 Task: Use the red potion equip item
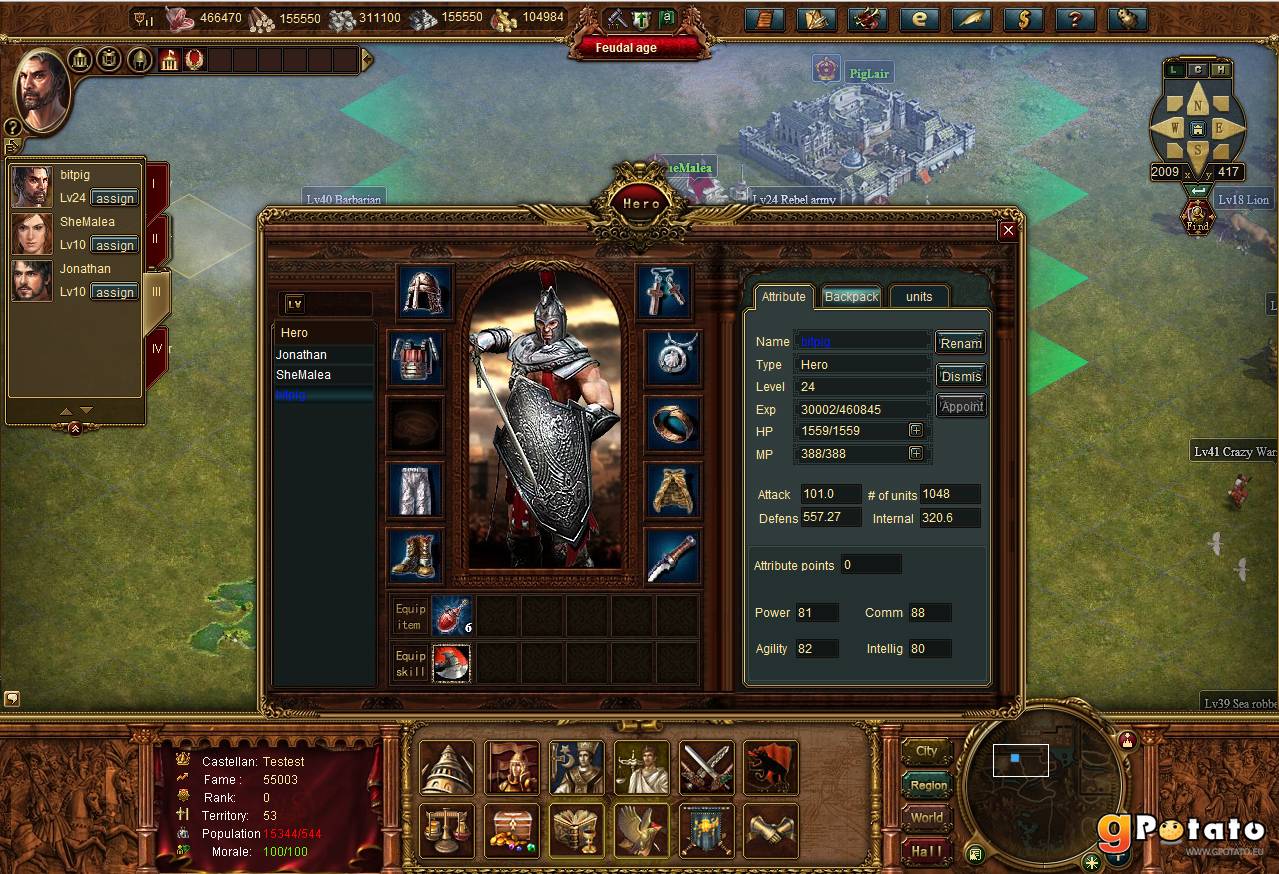[451, 616]
